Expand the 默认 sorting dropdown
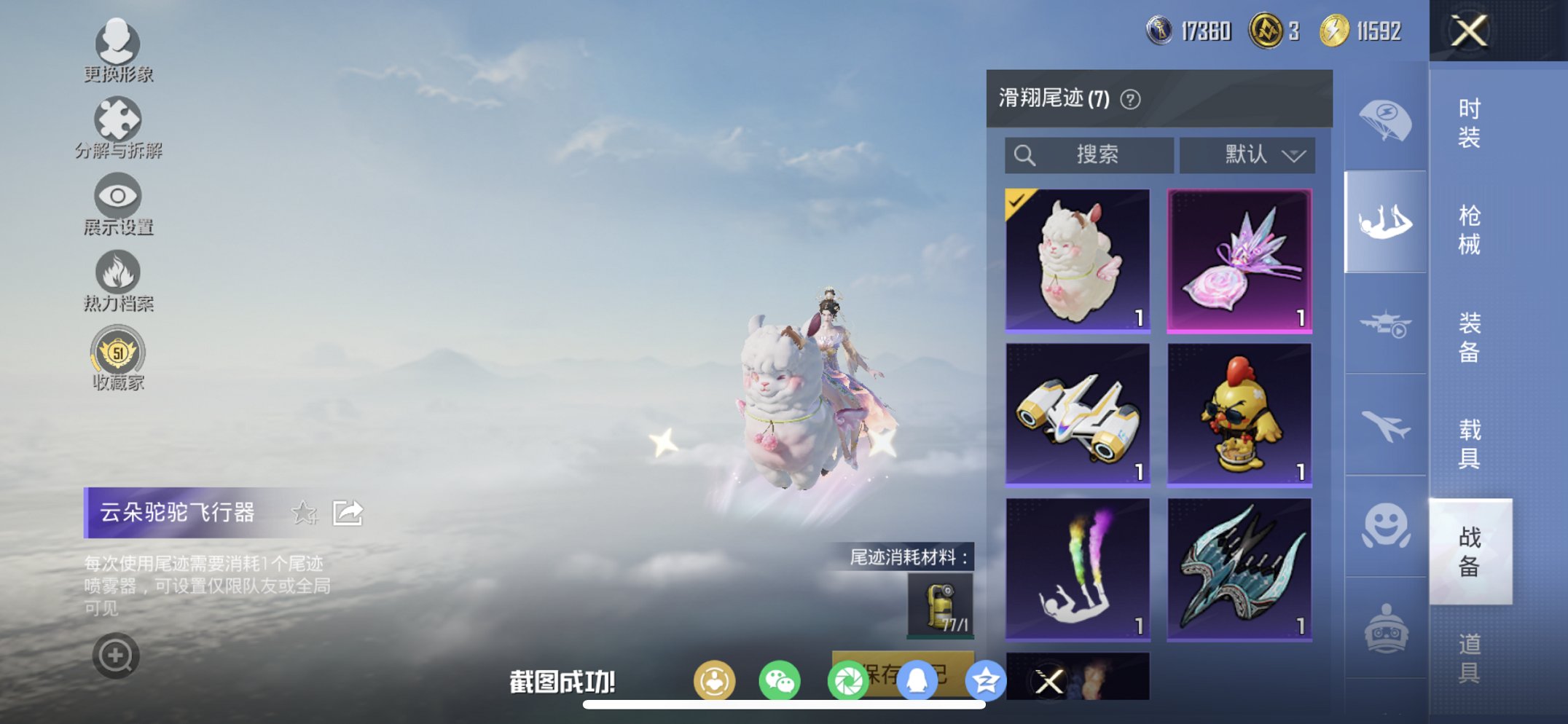Screen dimensions: 1568x724 [x=1247, y=155]
